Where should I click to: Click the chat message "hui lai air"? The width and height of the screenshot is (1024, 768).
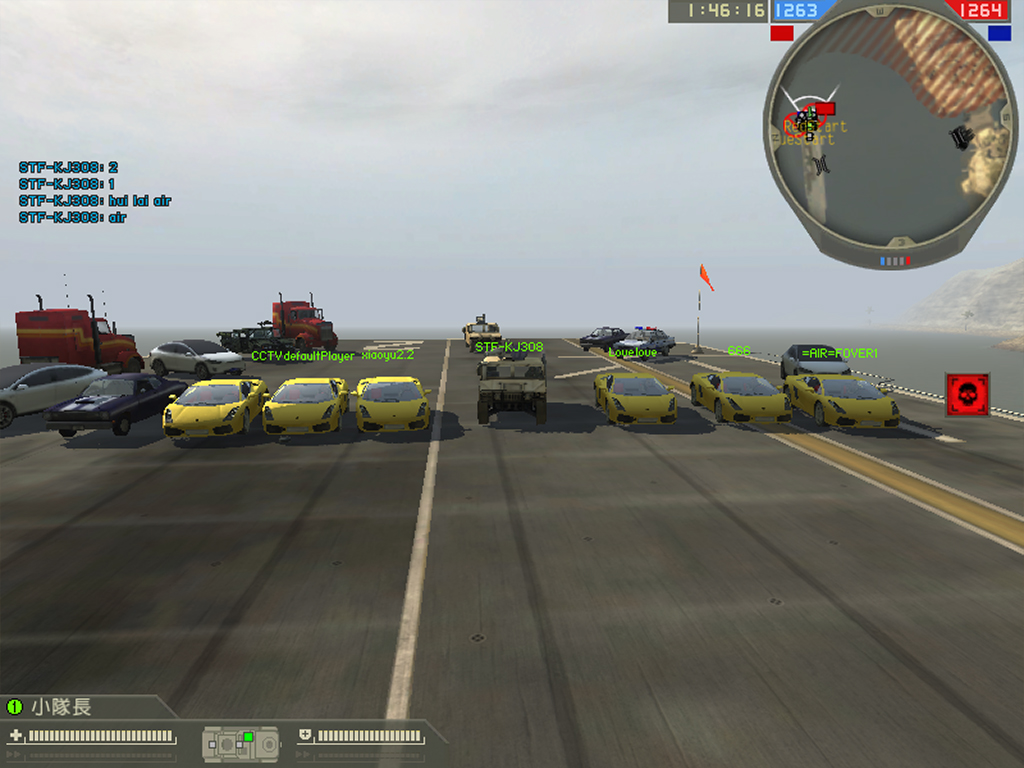[95, 201]
